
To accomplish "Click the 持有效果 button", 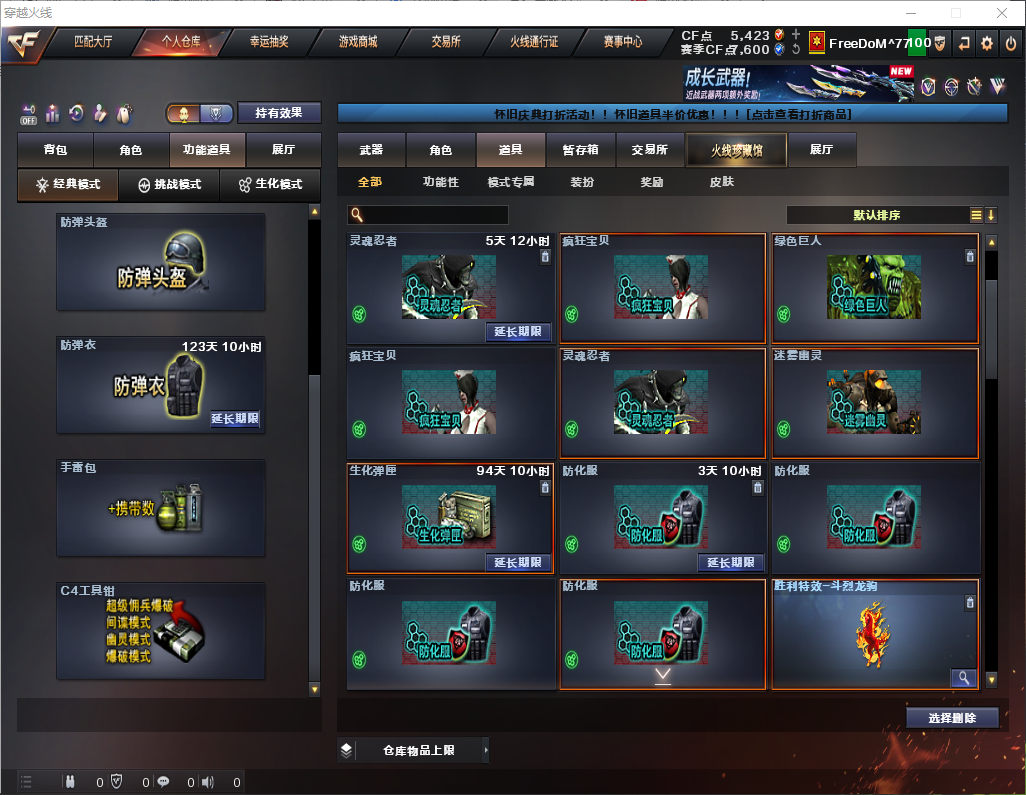I will point(278,113).
